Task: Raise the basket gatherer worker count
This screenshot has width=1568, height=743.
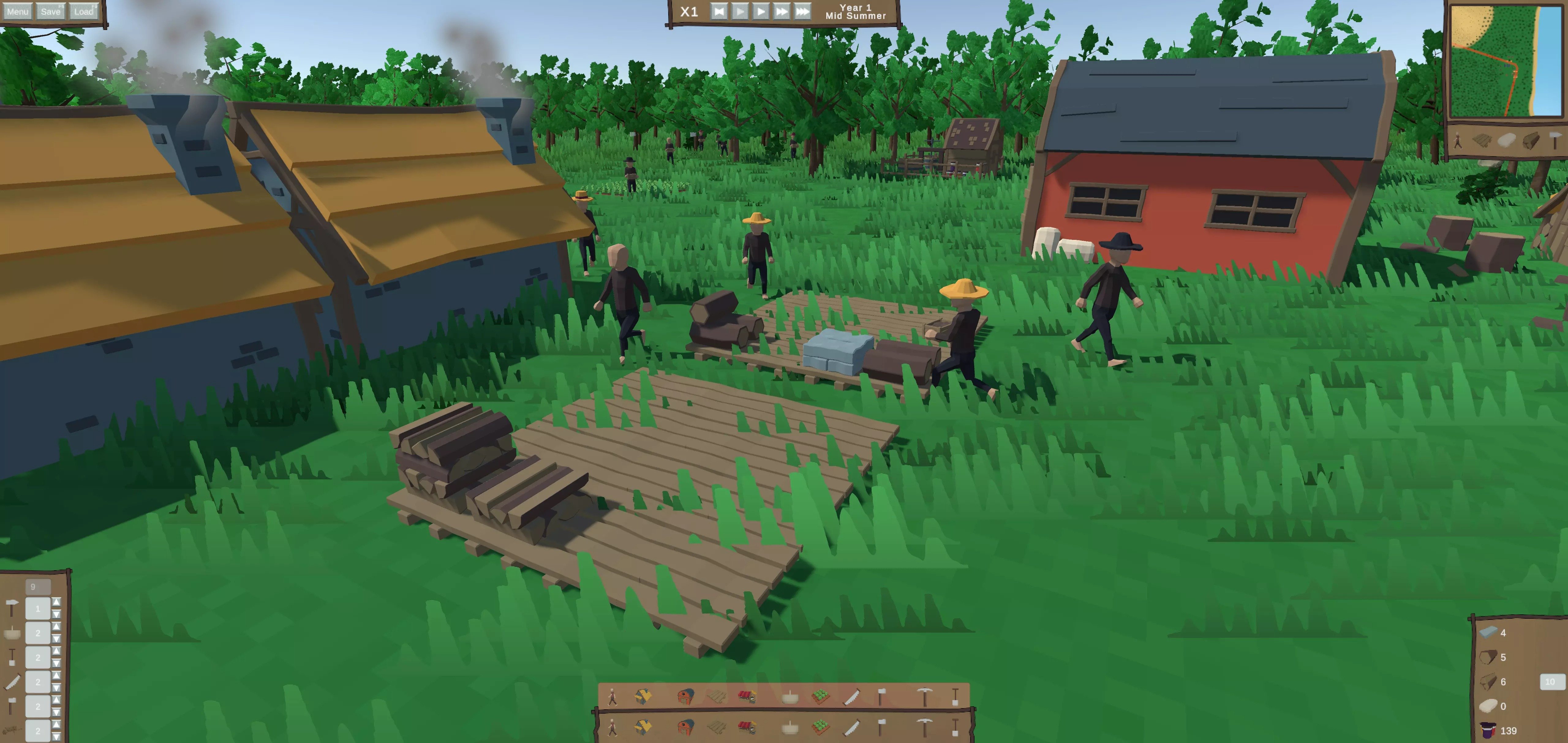Action: click(57, 626)
